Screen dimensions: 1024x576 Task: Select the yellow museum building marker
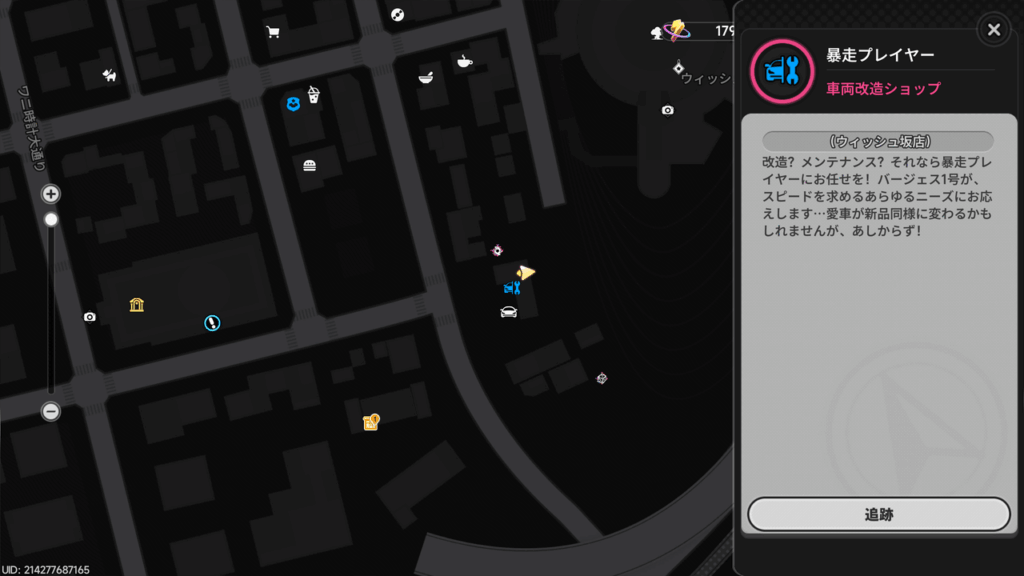pos(136,304)
